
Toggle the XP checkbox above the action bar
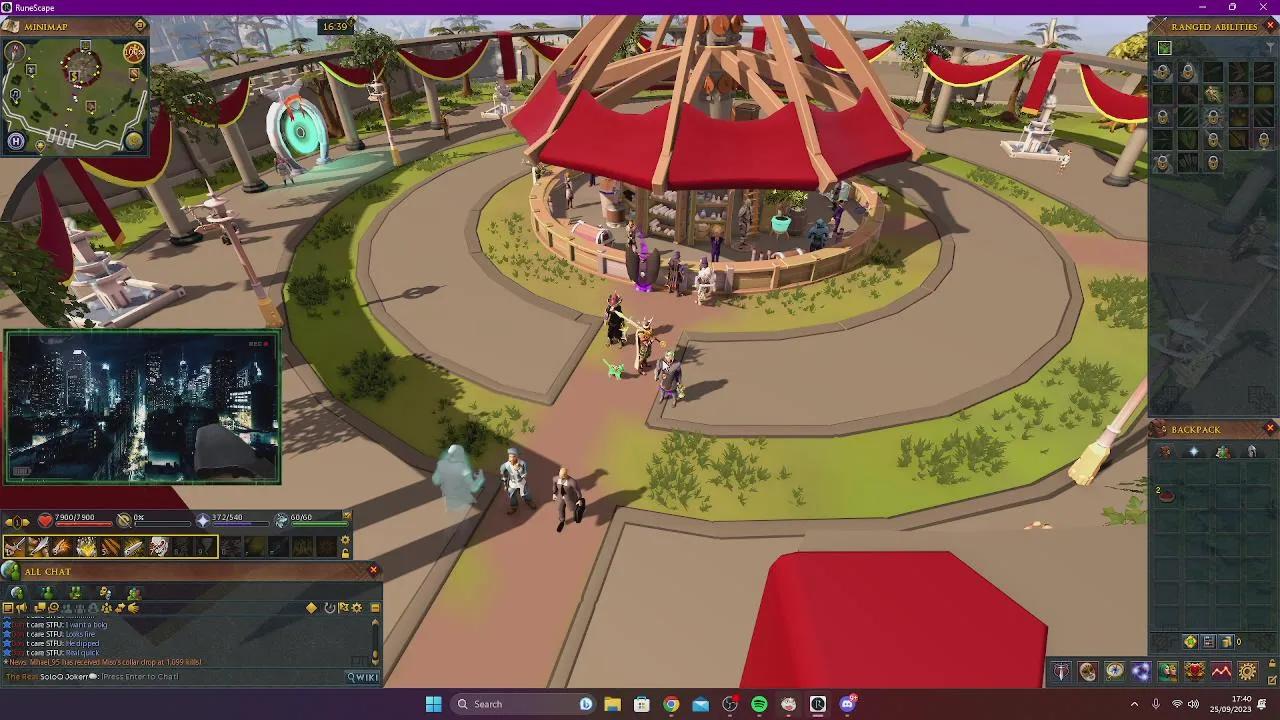coord(347,515)
